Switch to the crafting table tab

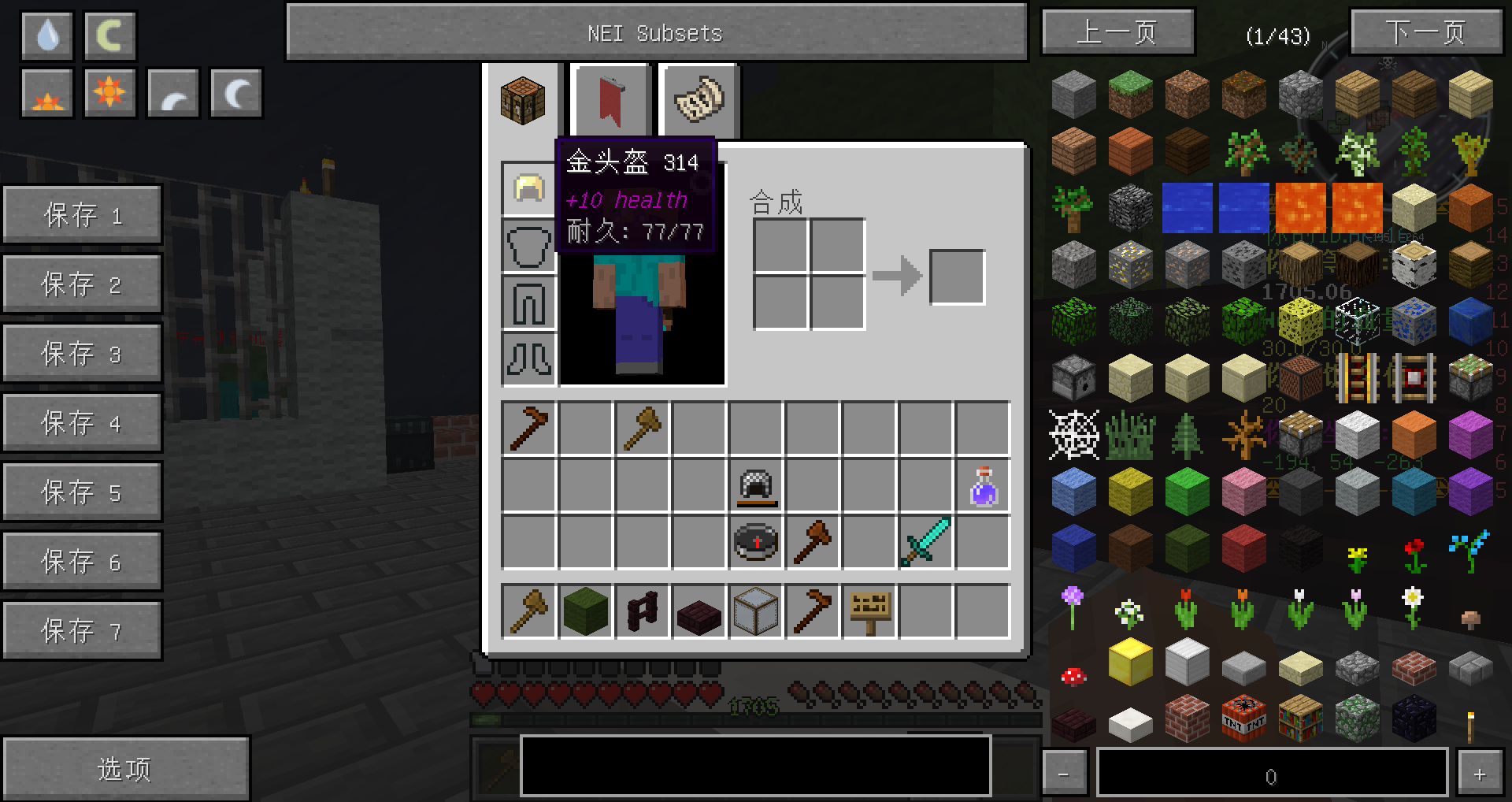[523, 101]
